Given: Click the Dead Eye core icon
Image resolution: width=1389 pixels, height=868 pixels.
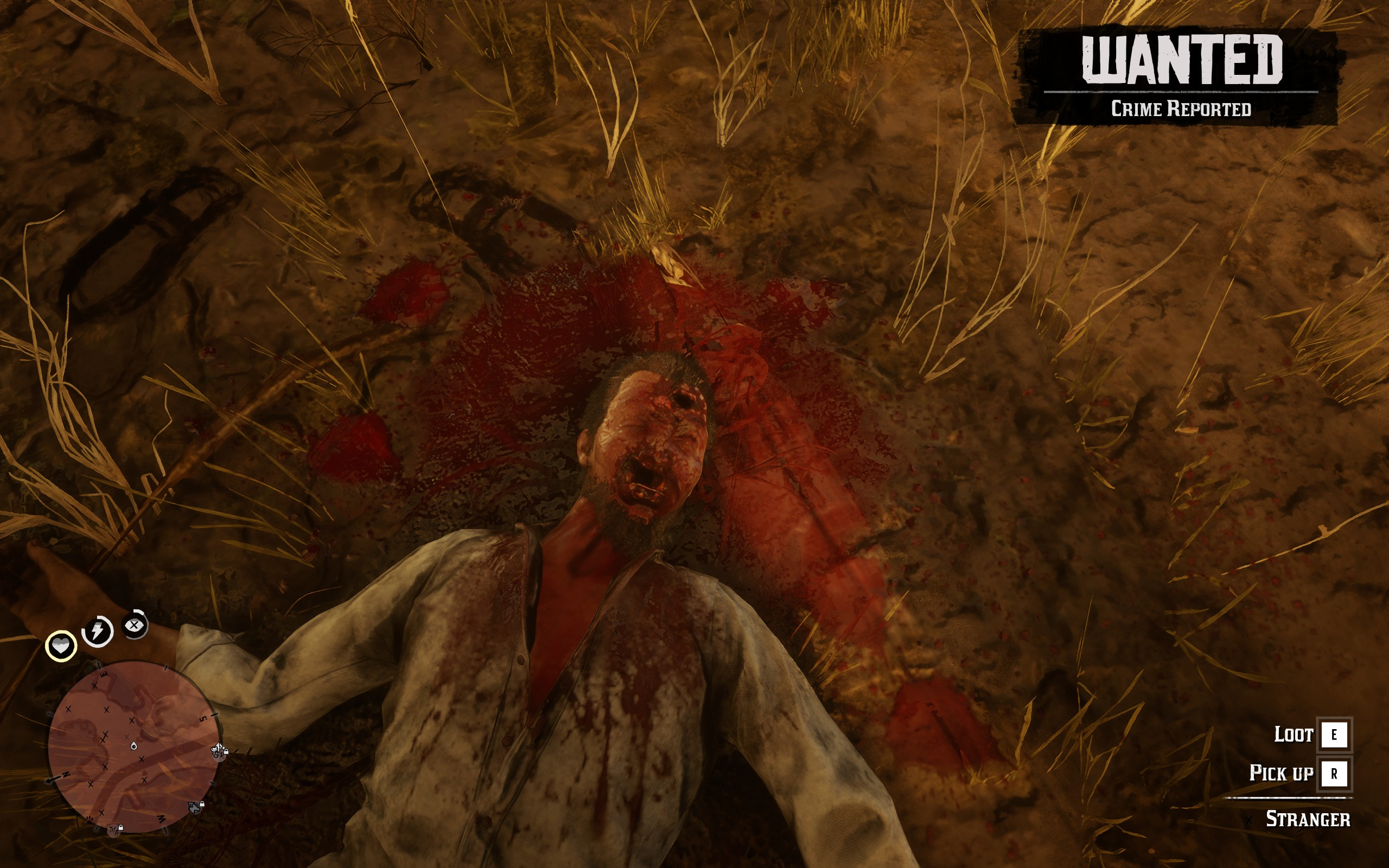Looking at the screenshot, I should point(135,625).
